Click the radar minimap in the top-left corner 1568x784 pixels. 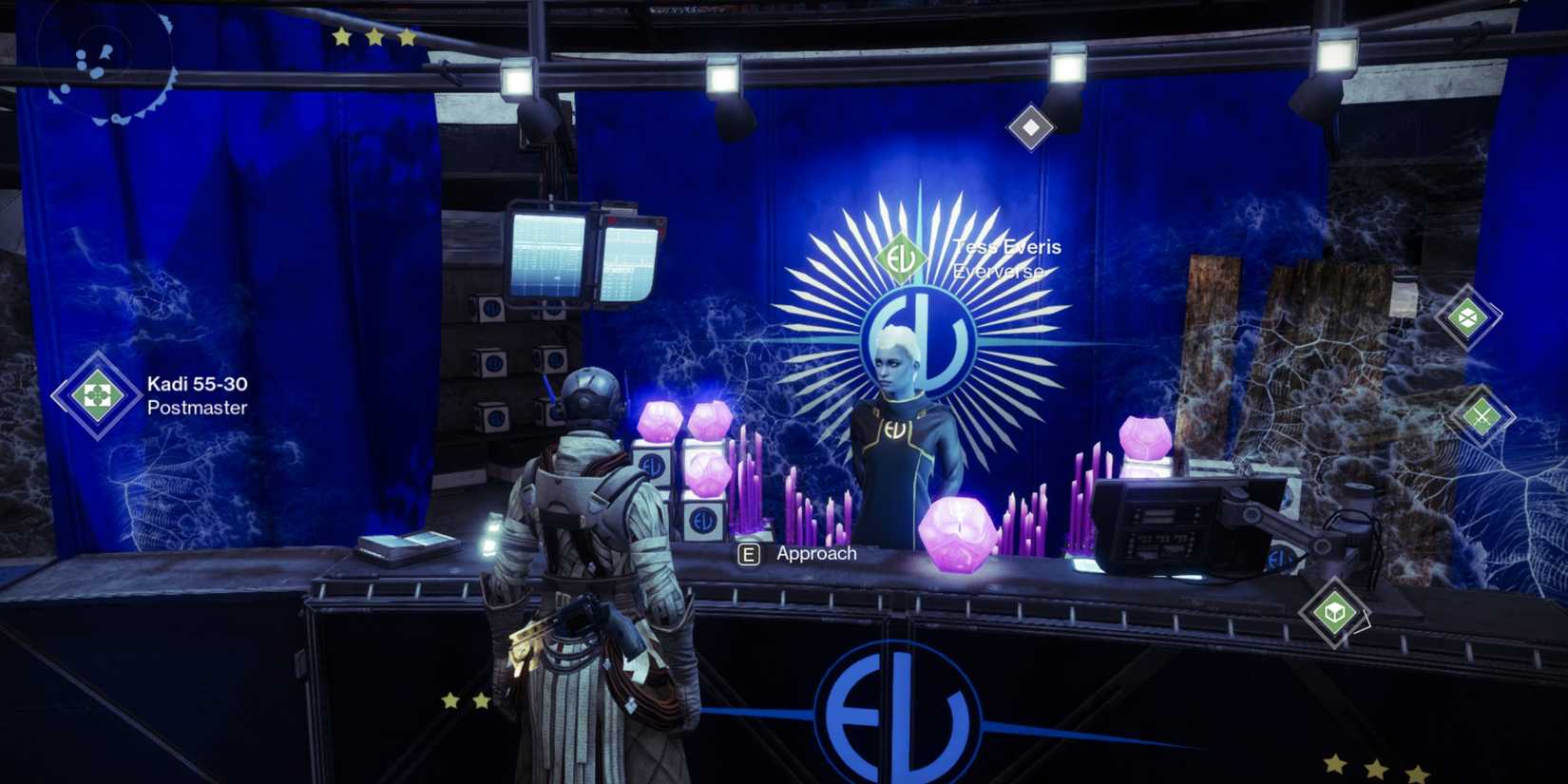click(105, 67)
